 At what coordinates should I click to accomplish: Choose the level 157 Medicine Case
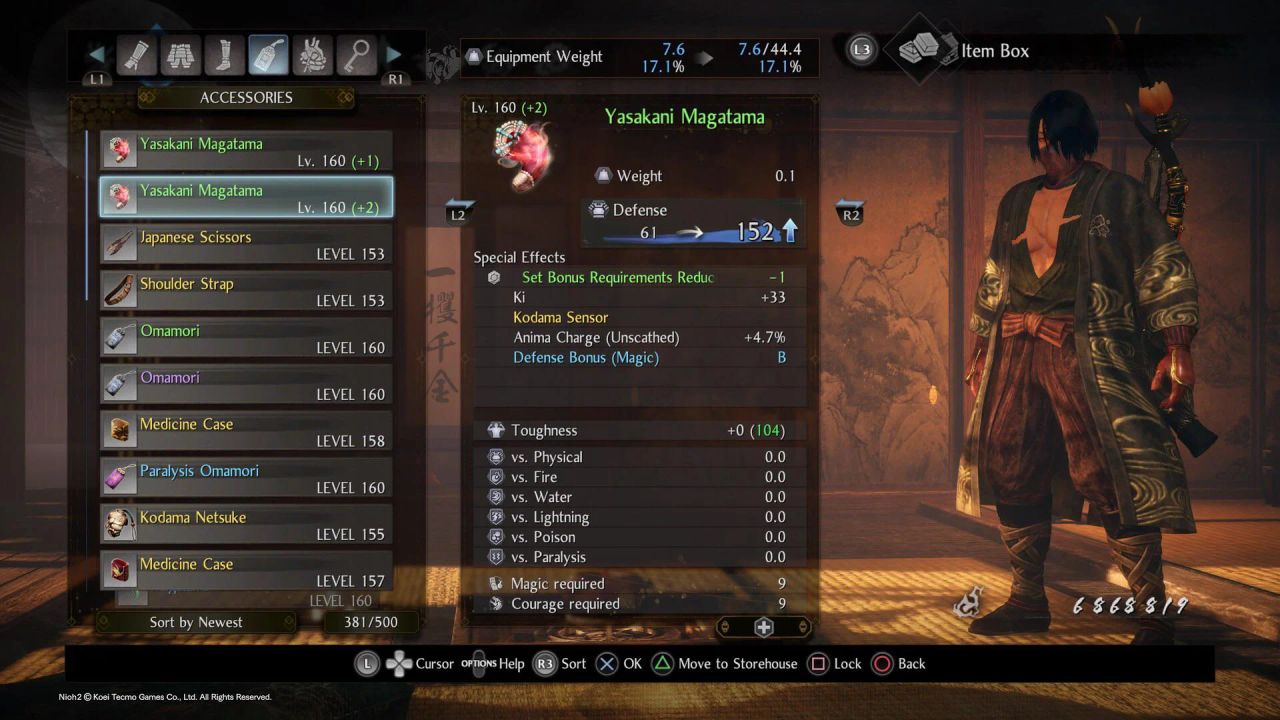coord(246,571)
